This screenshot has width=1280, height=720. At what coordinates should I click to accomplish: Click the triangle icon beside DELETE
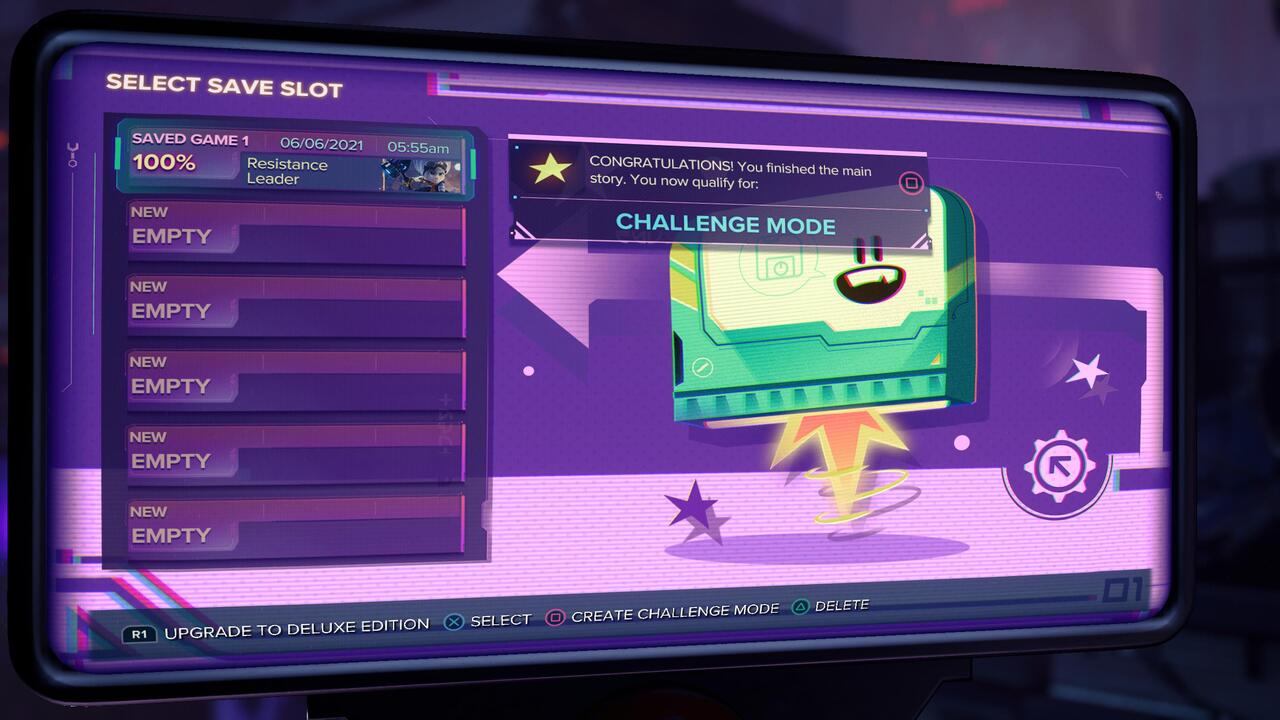click(800, 606)
